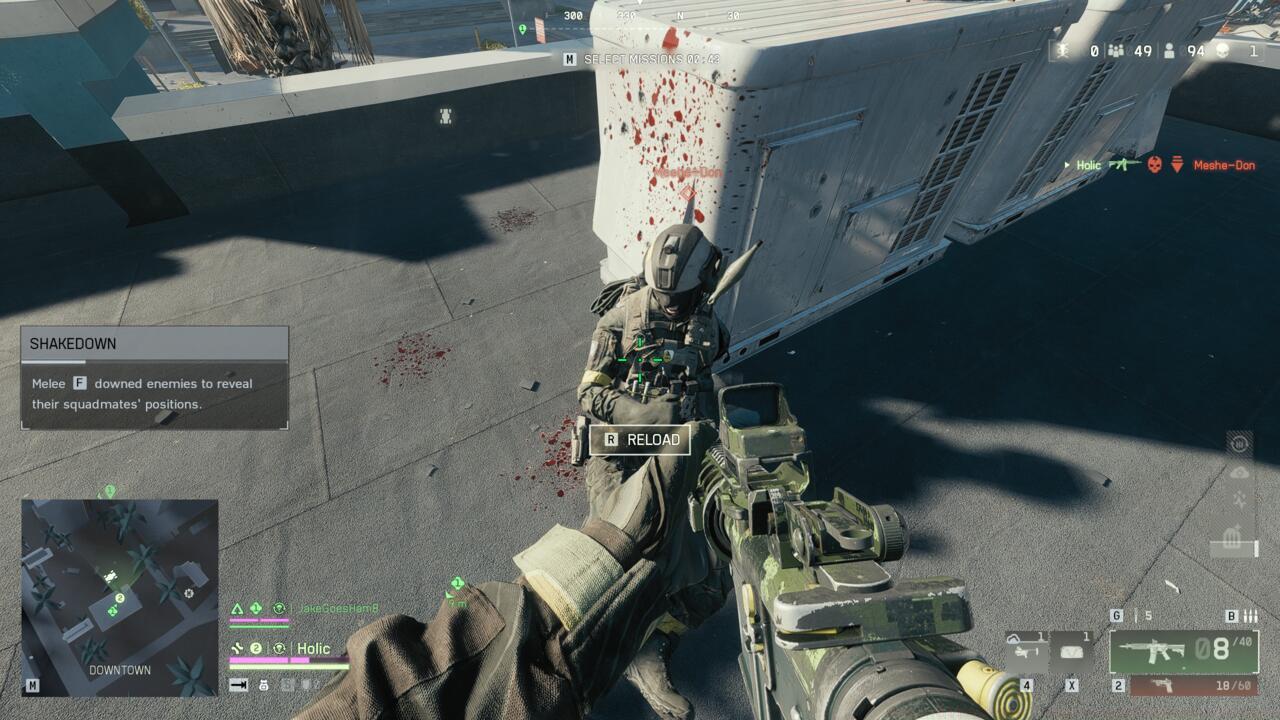Viewport: 1280px width, 720px height.
Task: Select the pistol sidearm icon
Action: click(1163, 687)
